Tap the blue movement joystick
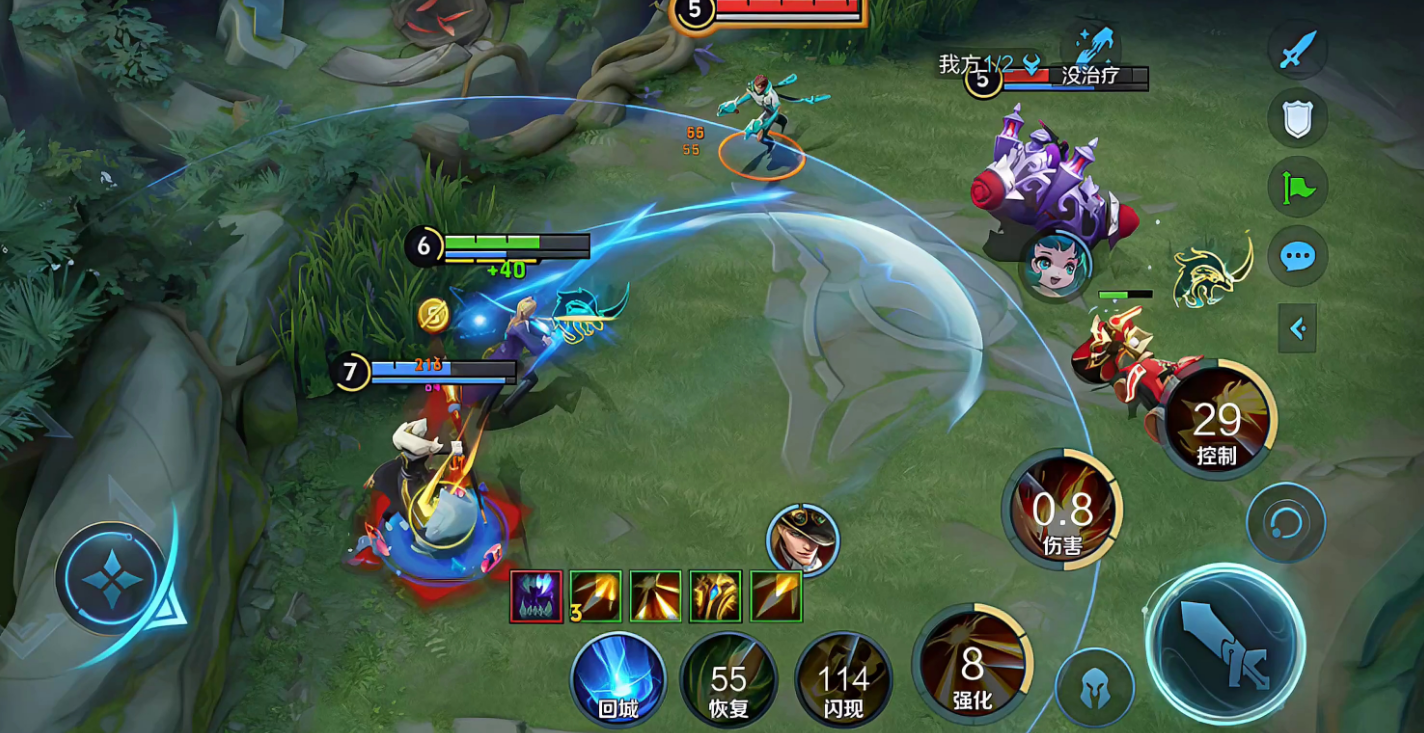Image resolution: width=1424 pixels, height=733 pixels. pyautogui.click(x=111, y=579)
